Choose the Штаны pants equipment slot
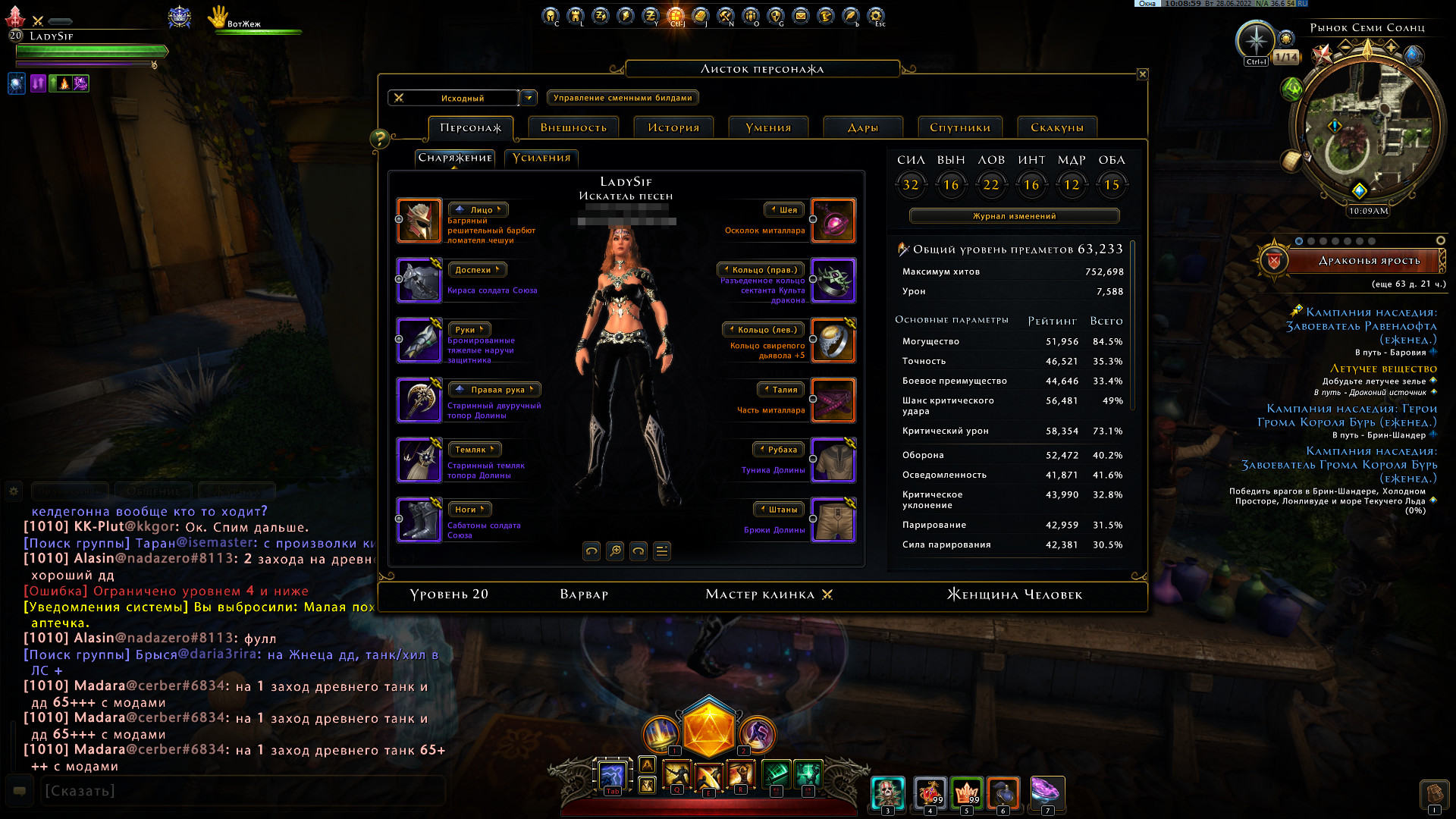Viewport: 1456px width, 819px height. point(833,520)
